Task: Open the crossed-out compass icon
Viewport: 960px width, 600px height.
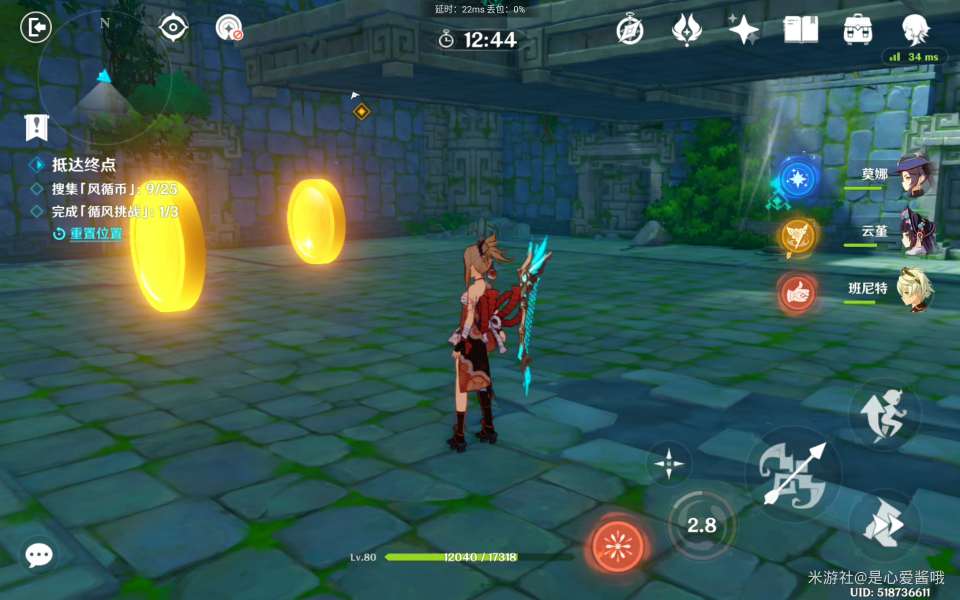Action: pyautogui.click(x=630, y=29)
